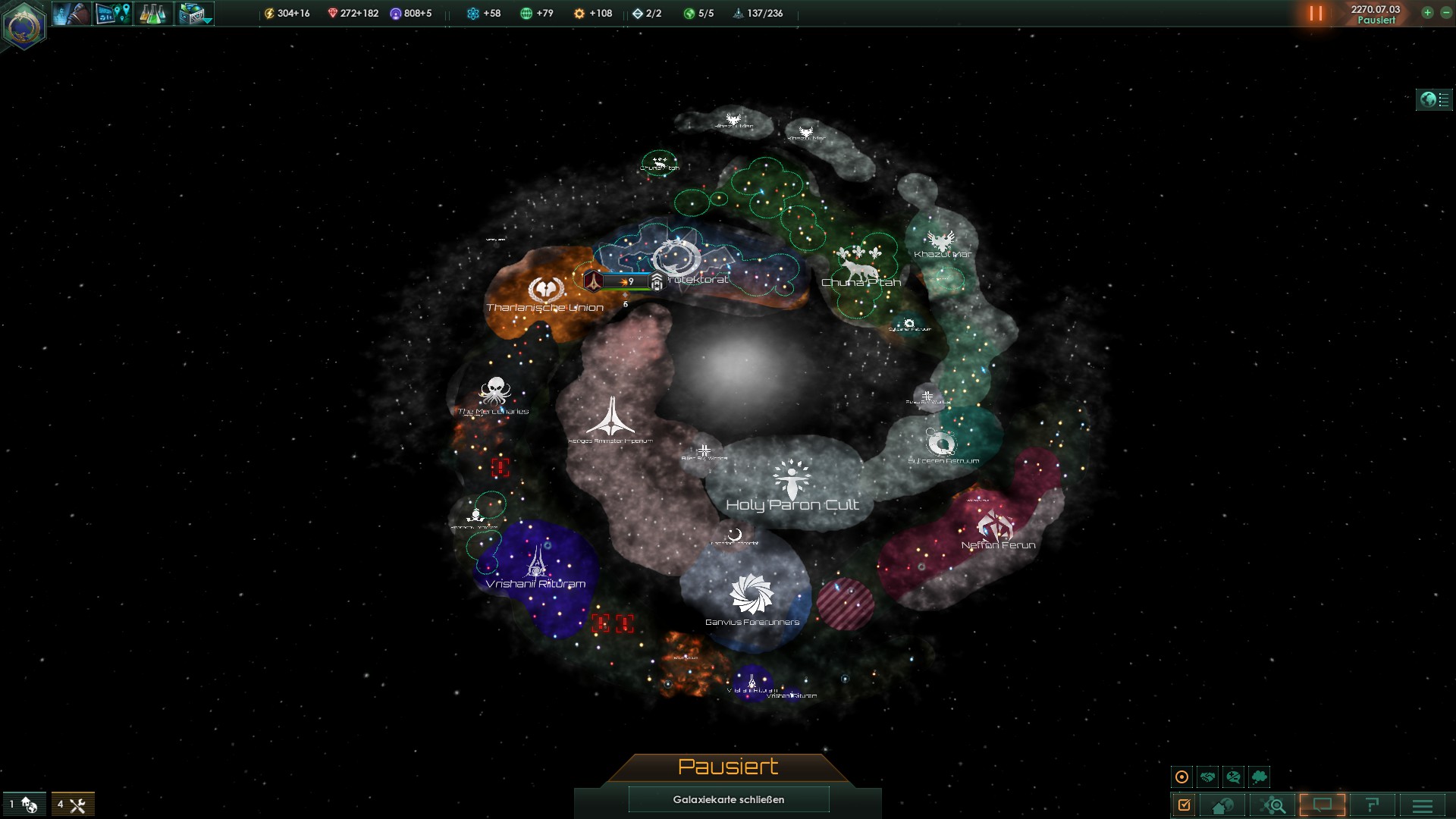Switch to the plus-minus opinion map mode
The height and width of the screenshot is (819, 1456).
[x=1233, y=777]
